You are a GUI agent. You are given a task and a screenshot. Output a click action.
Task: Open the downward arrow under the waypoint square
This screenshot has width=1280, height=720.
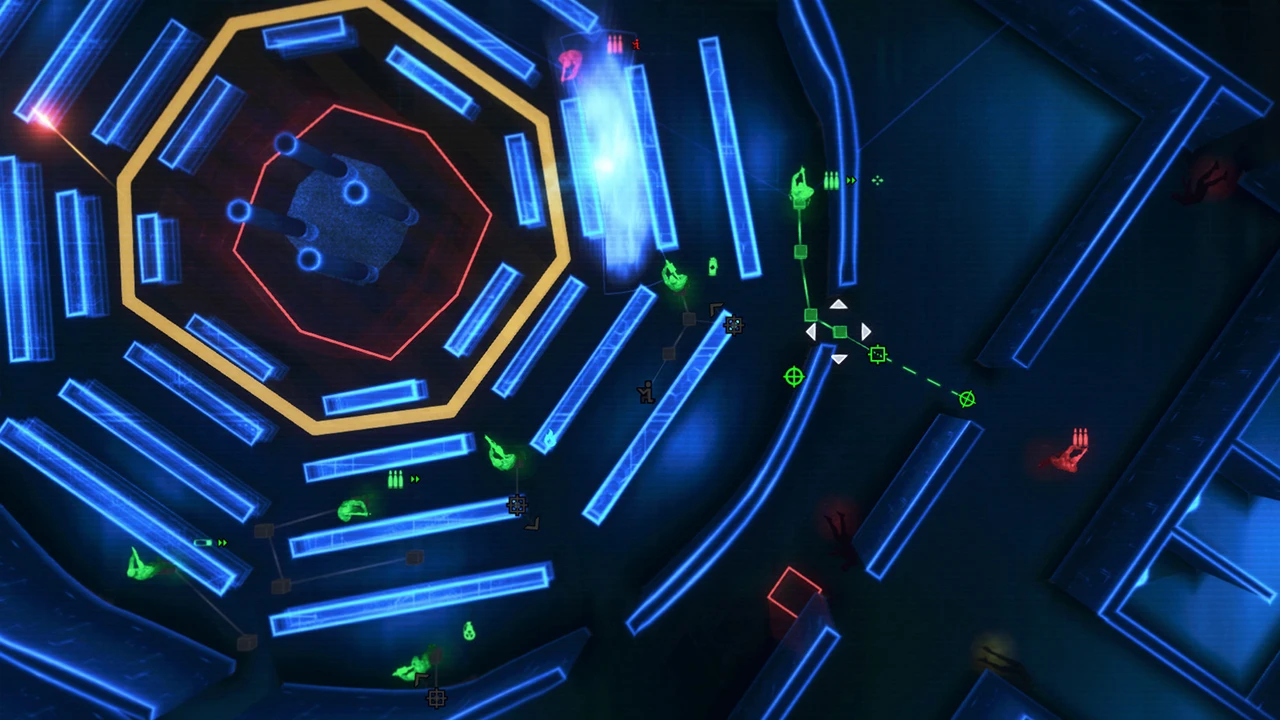click(838, 359)
